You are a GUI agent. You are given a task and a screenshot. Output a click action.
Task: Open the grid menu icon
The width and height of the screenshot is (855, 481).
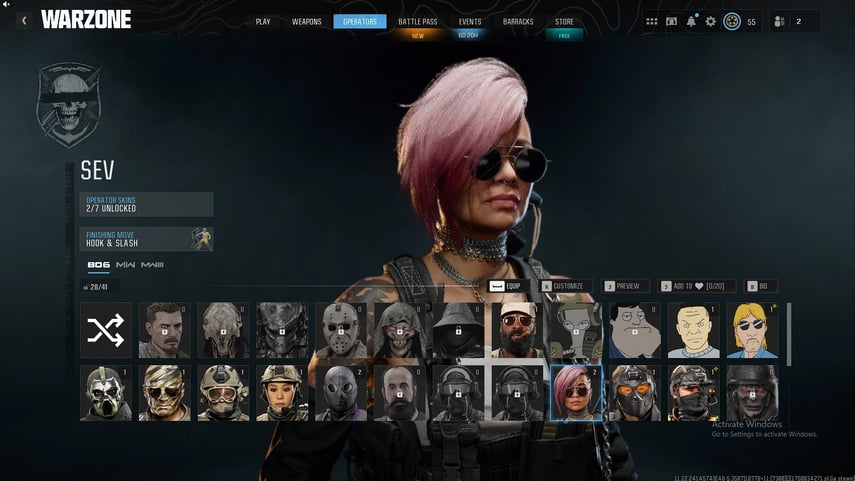(652, 21)
